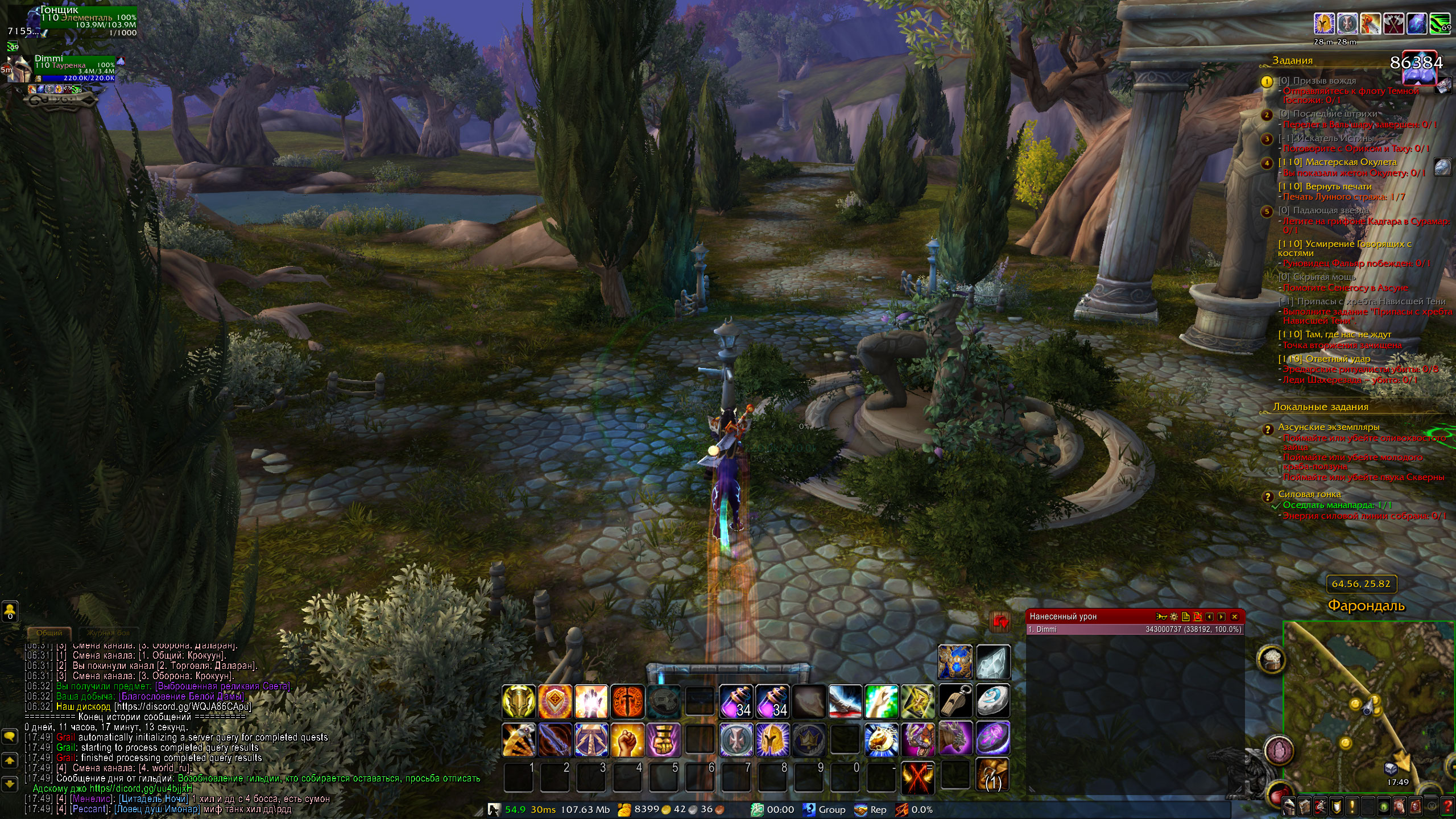Select the Силовая гонка world quest entry
This screenshot has width=1456, height=819.
(x=1309, y=494)
